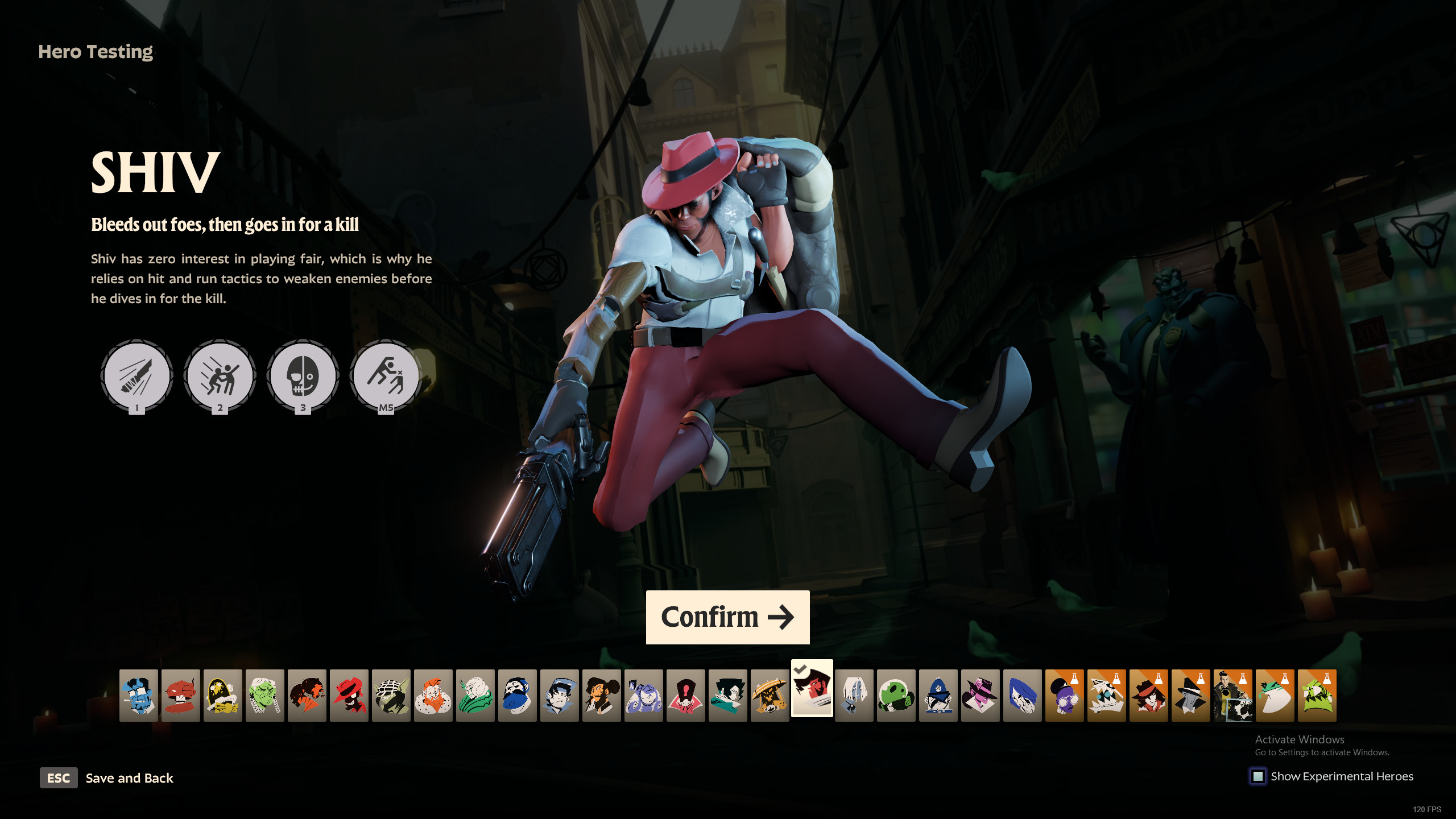The width and height of the screenshot is (1456, 819).
Task: Click the Hero Testing title
Action: (95, 53)
